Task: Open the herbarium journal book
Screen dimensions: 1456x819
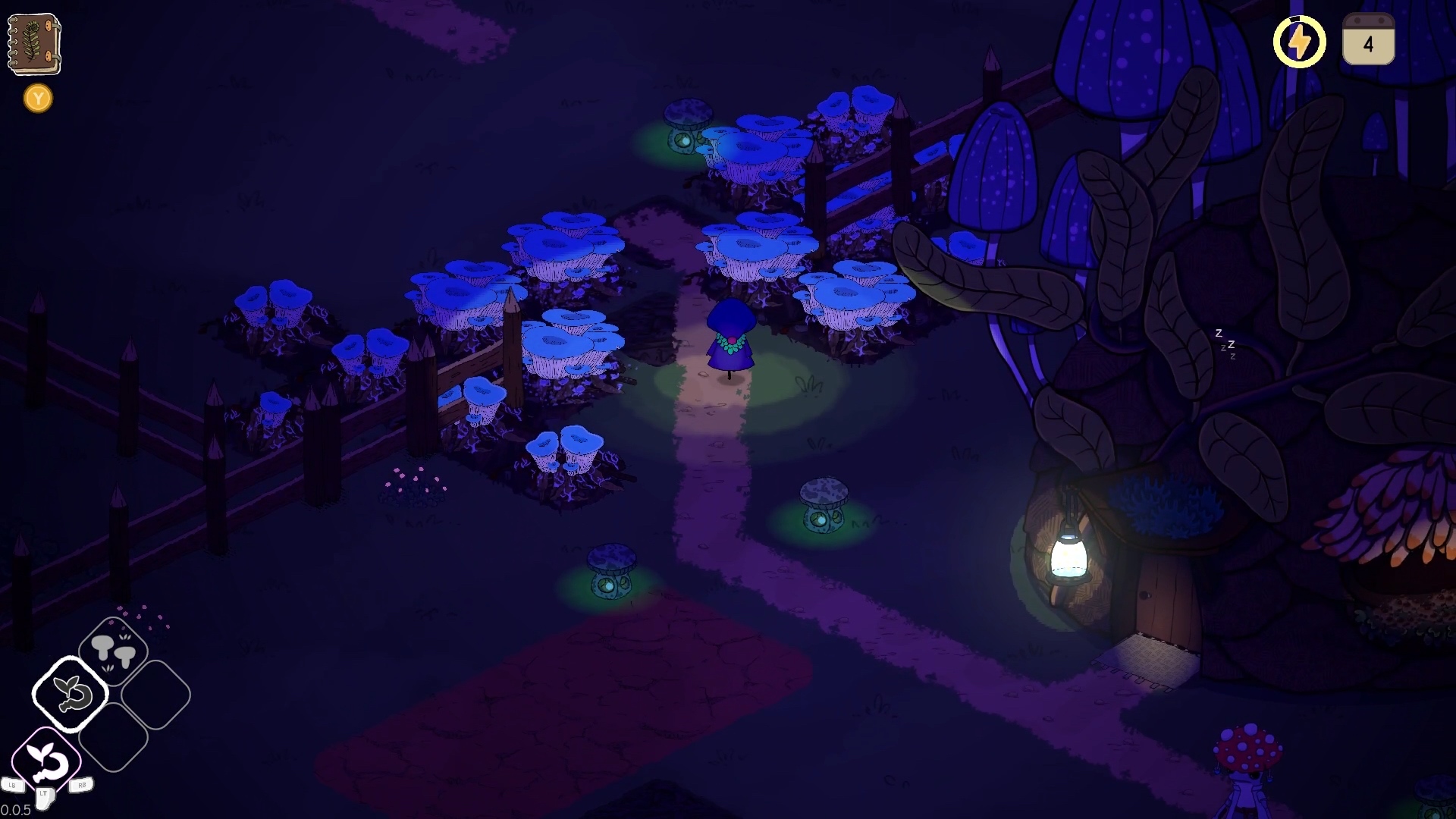Action: [x=34, y=43]
